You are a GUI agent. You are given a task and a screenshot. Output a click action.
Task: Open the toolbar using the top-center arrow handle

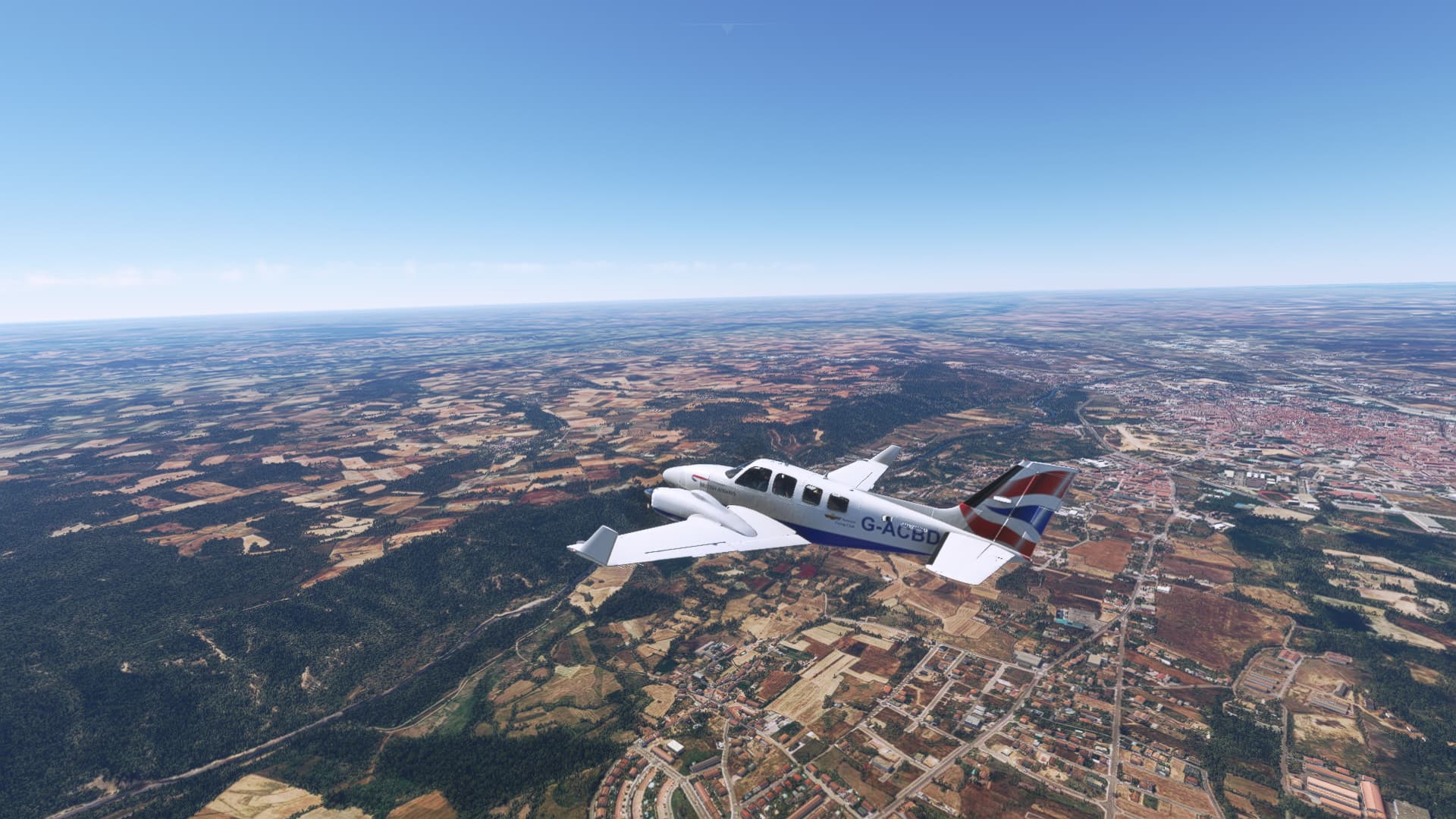click(727, 28)
